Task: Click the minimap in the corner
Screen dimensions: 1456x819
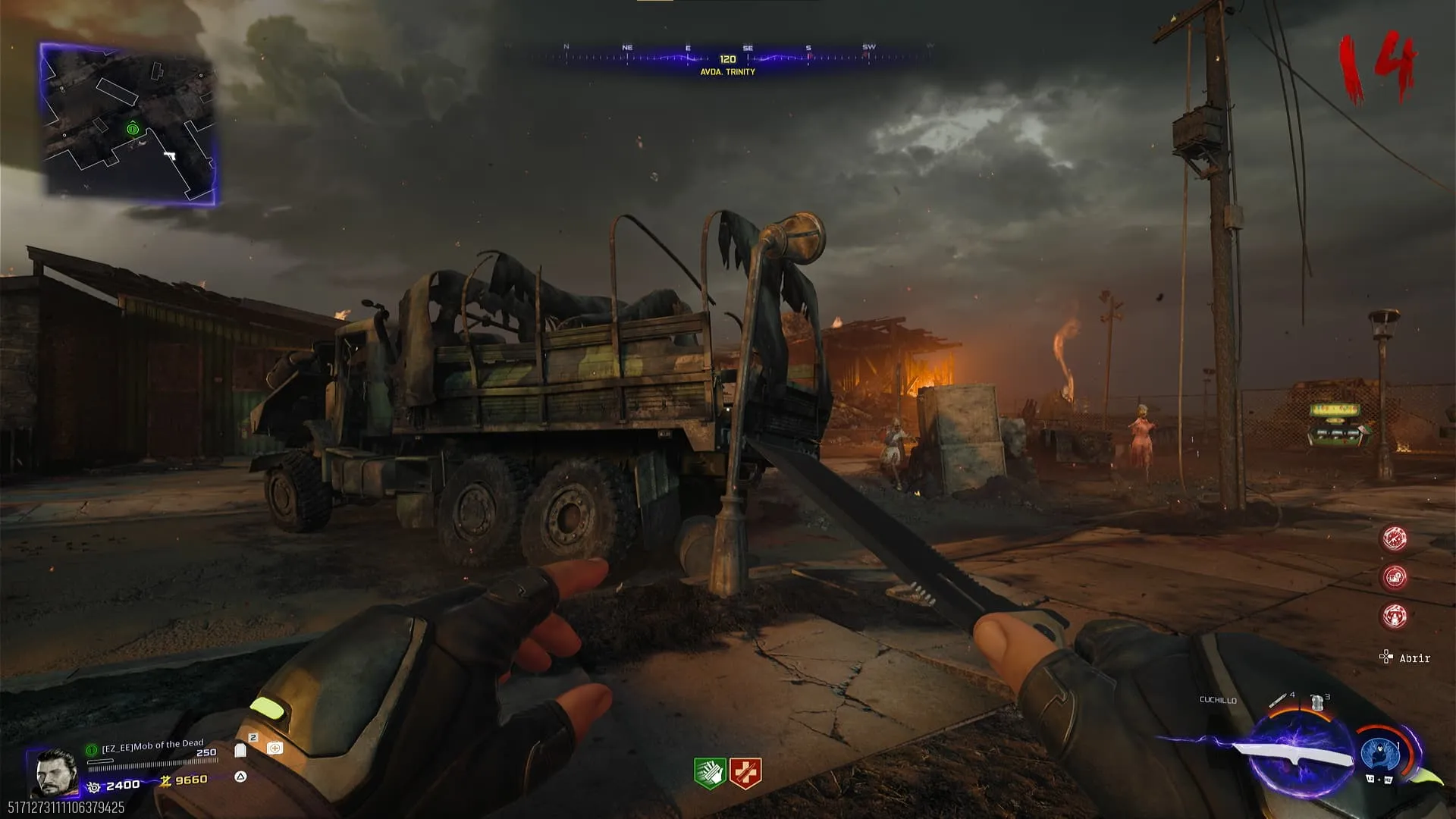Action: (128, 124)
